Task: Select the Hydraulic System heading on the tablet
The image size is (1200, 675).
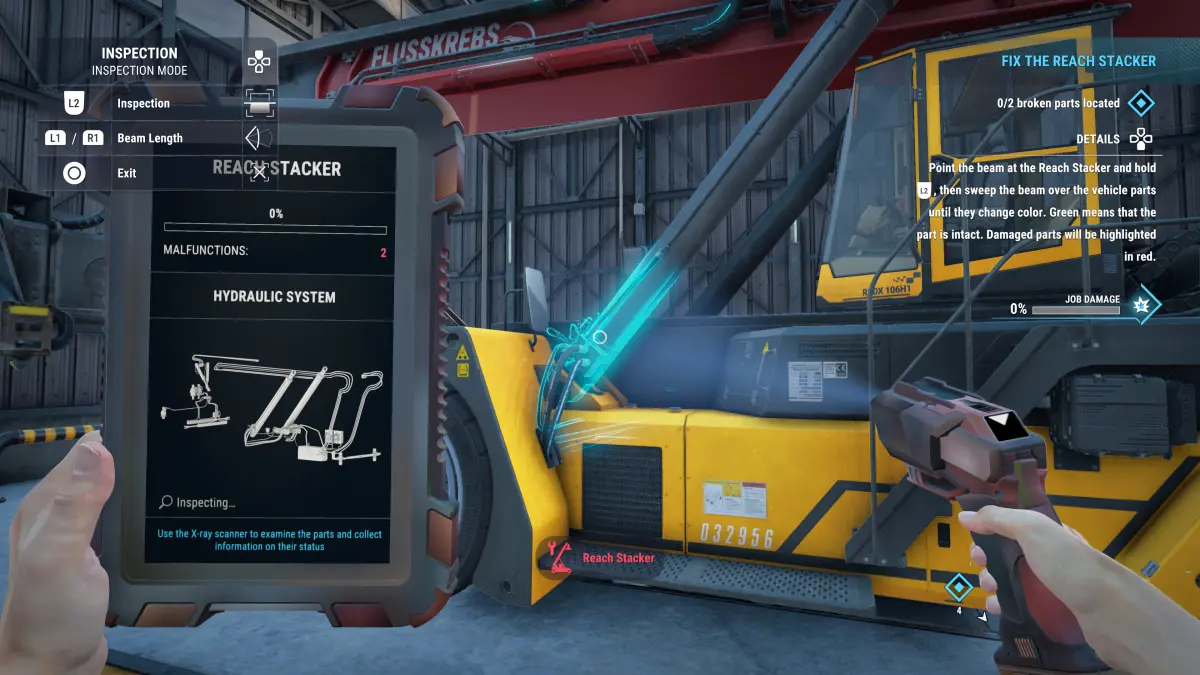Action: (274, 297)
